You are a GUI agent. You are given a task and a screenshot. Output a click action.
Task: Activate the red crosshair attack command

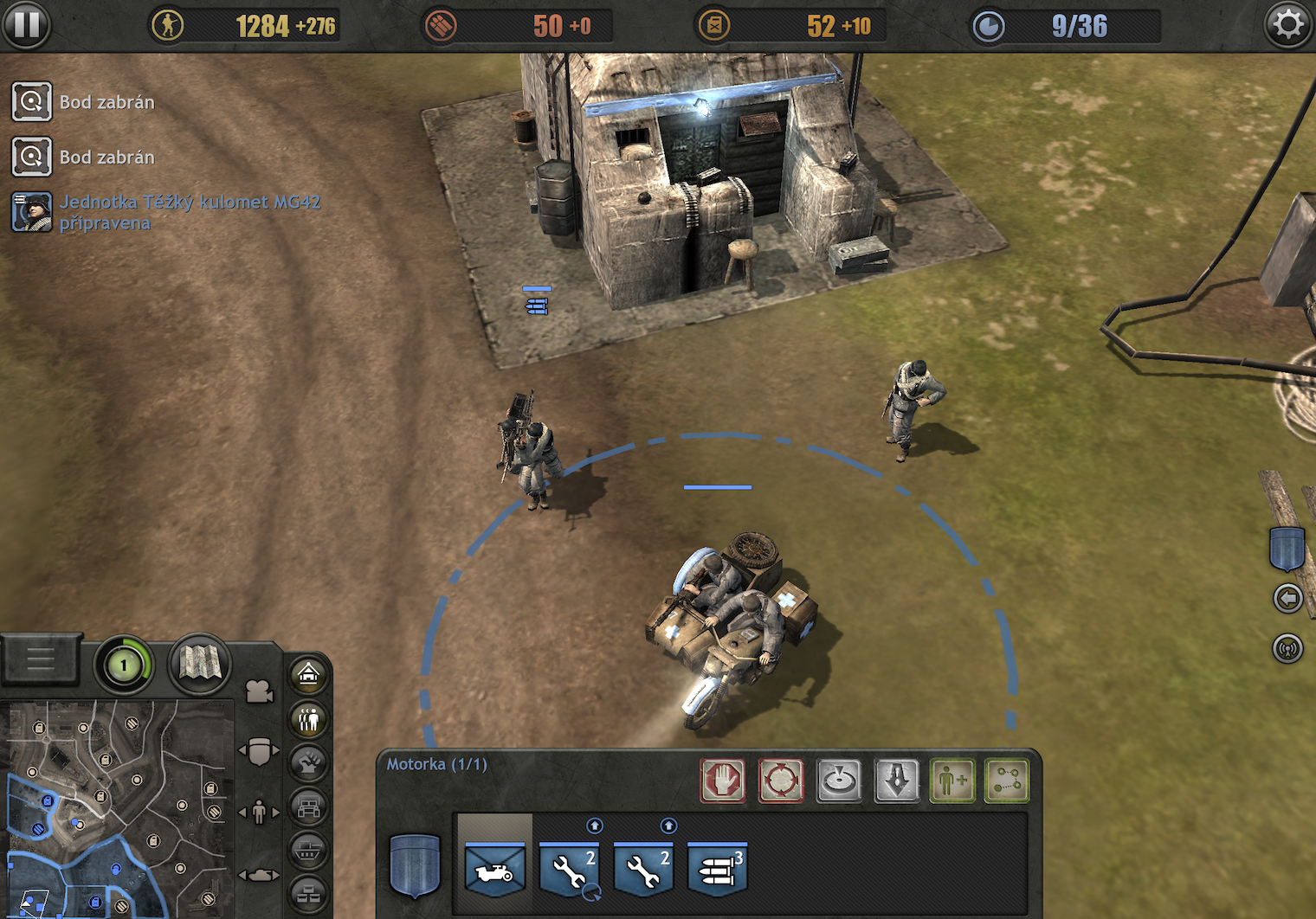(x=781, y=781)
